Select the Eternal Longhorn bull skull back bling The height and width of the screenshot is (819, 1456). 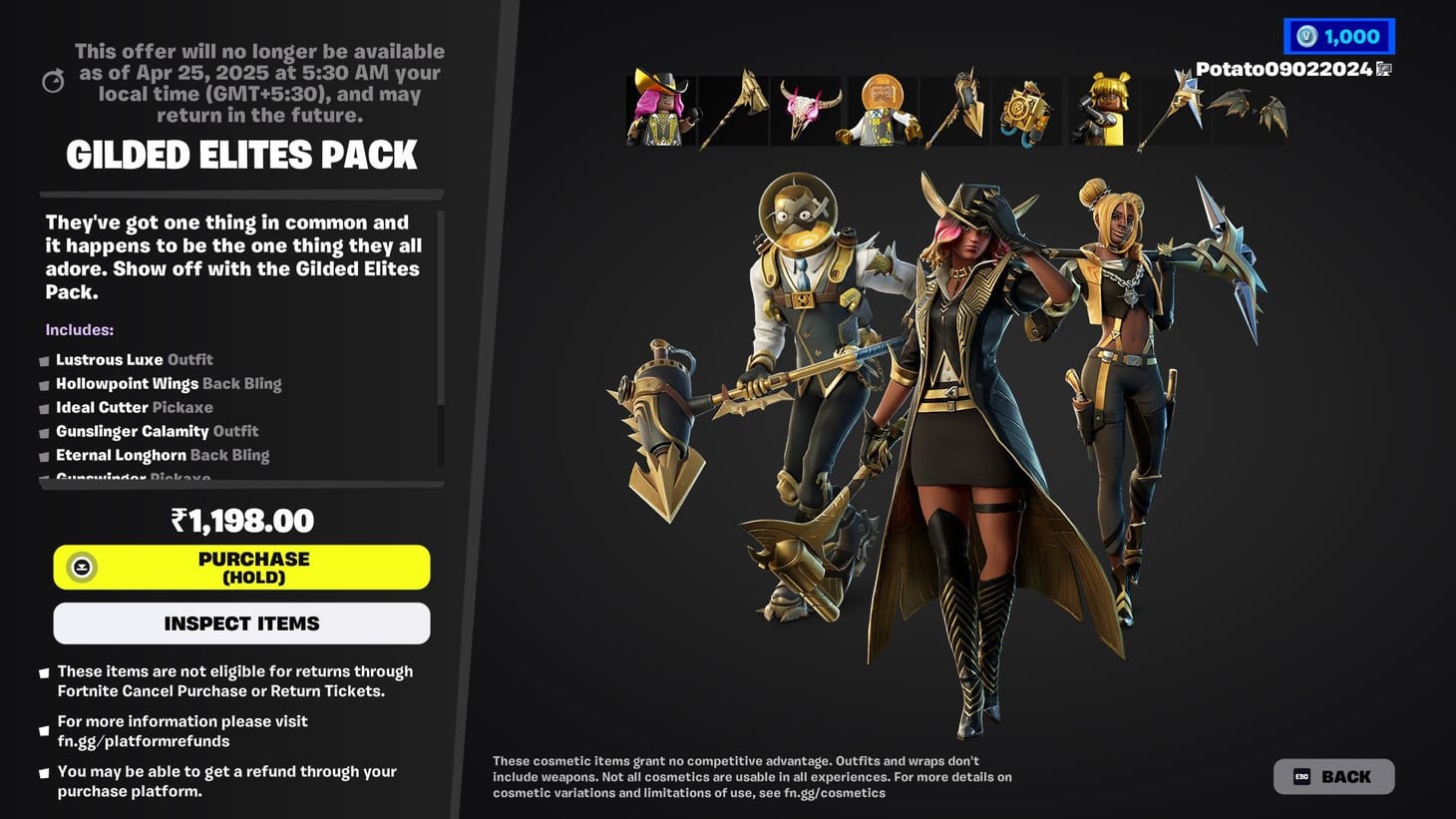(808, 110)
